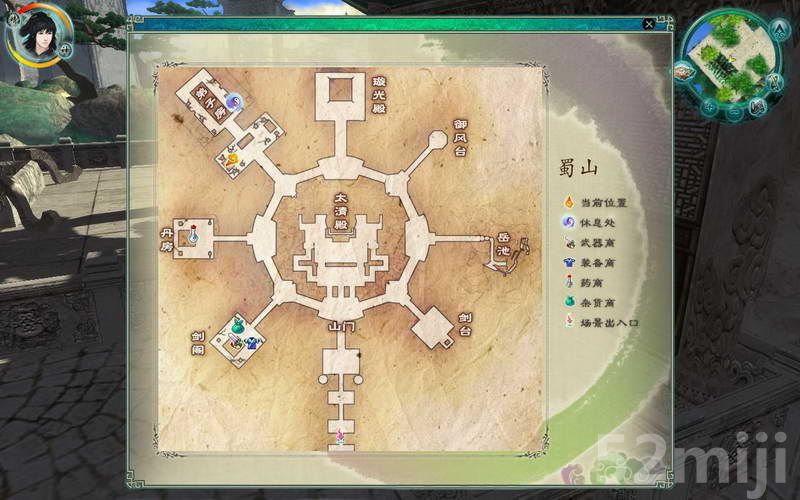The height and width of the screenshot is (500, 800).
Task: Click the small plus button beside the portrait
Action: 65,47
